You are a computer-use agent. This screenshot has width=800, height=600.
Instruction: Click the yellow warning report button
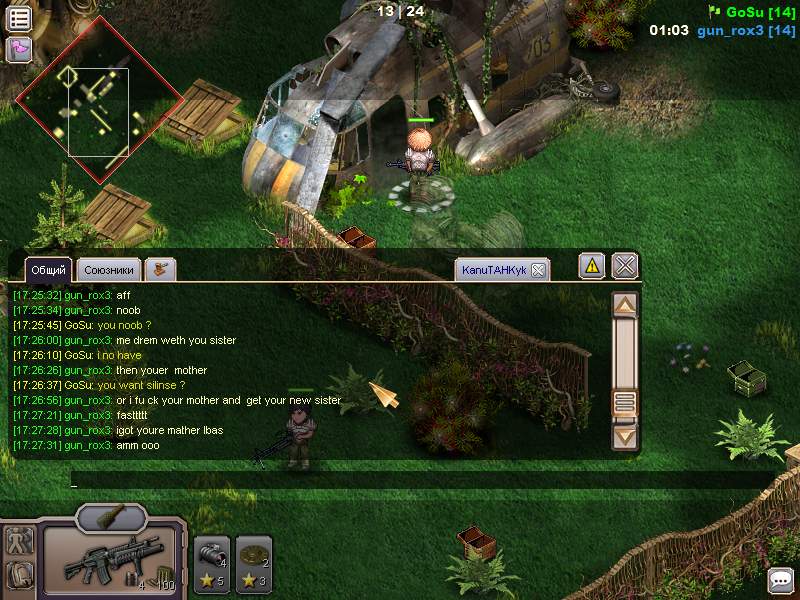tap(592, 266)
